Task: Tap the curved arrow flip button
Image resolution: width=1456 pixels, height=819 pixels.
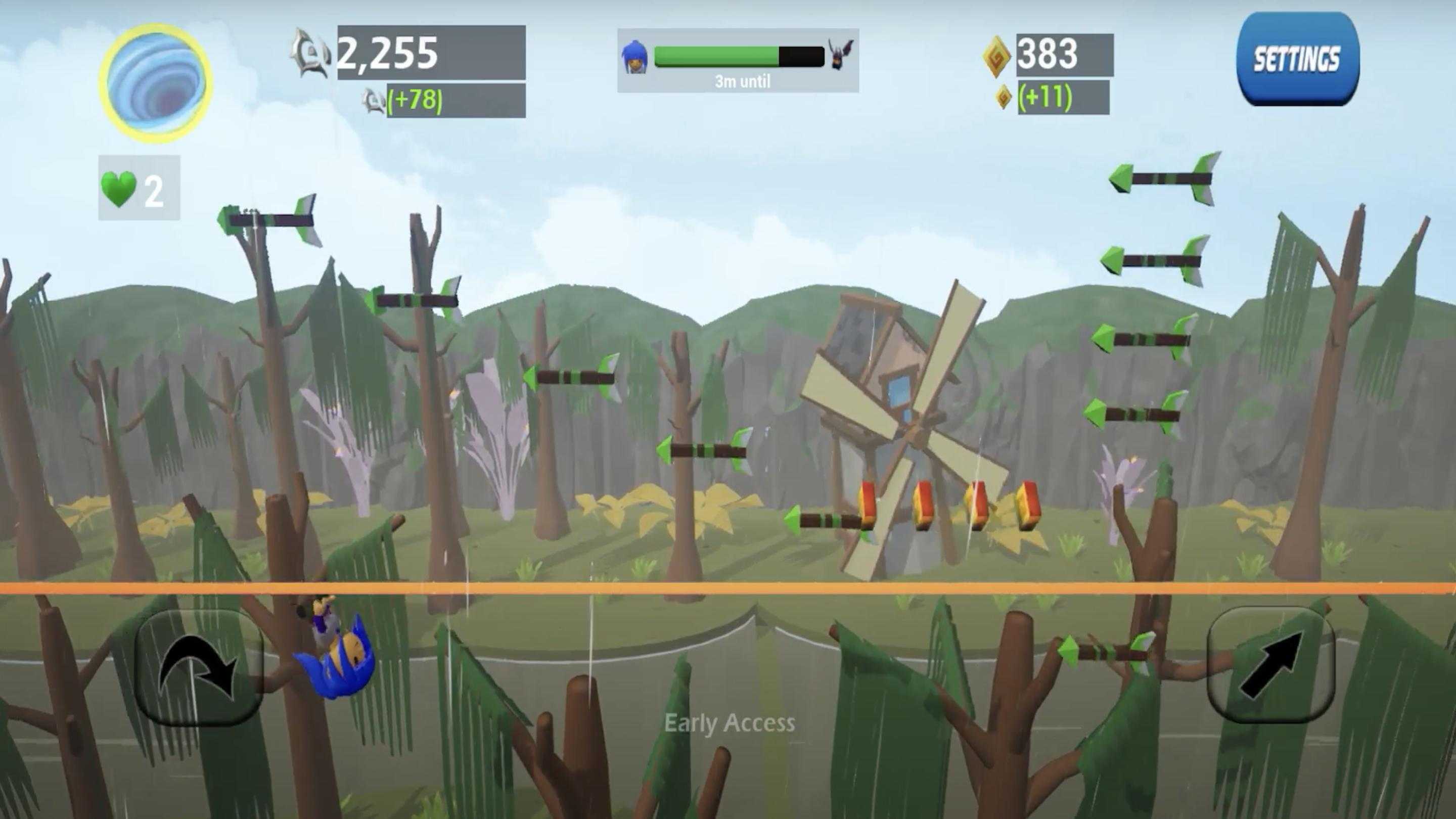Action: [198, 667]
